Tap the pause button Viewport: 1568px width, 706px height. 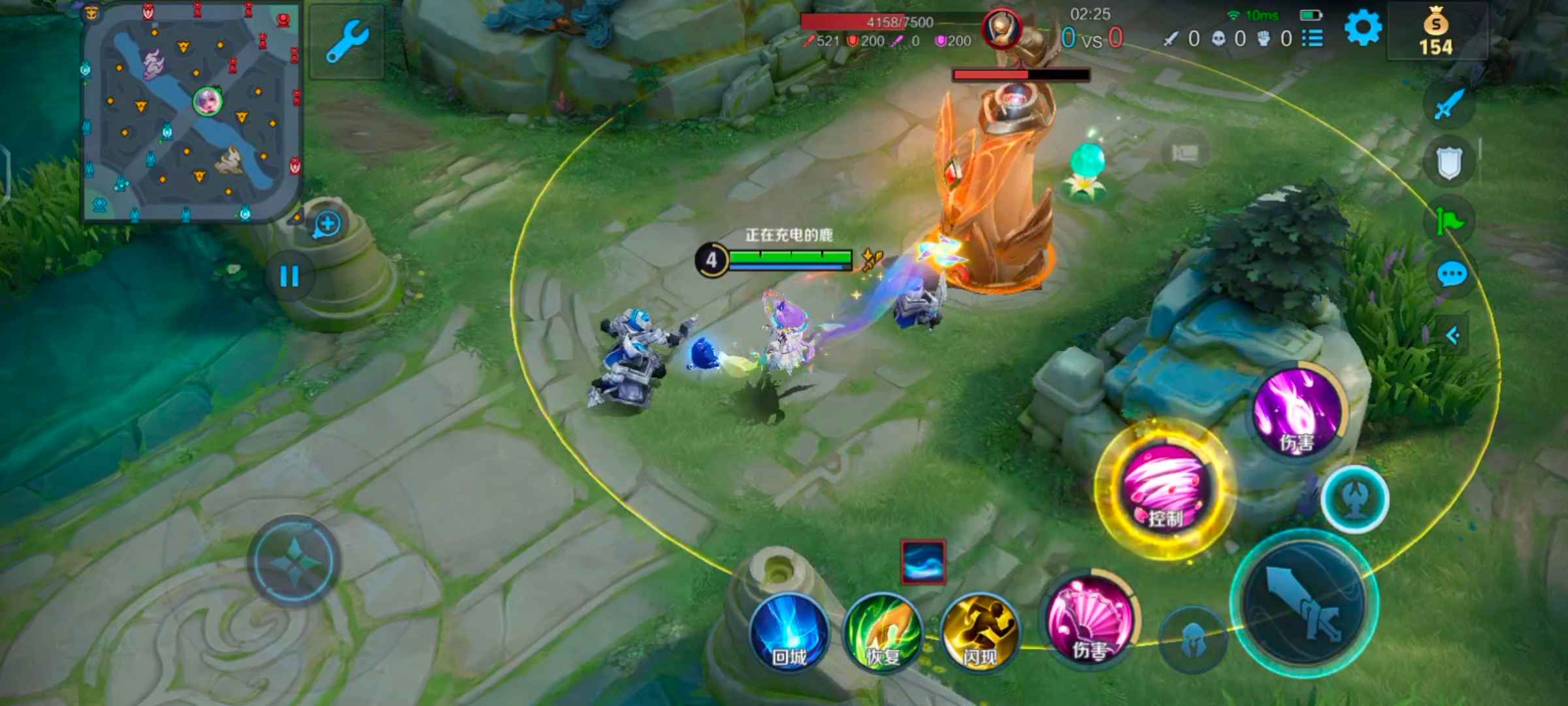click(289, 276)
